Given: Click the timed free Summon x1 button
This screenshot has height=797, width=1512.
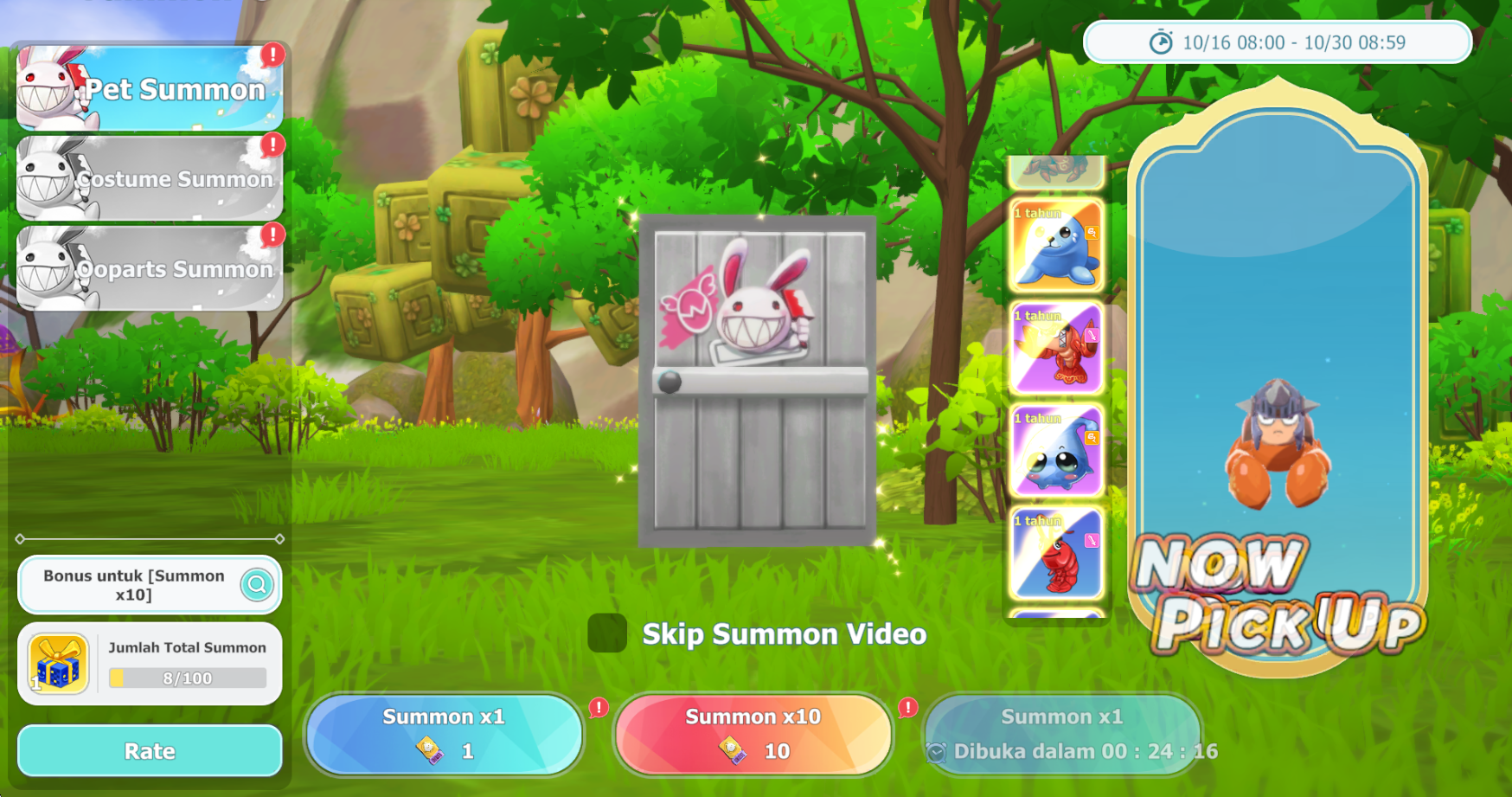Looking at the screenshot, I should pyautogui.click(x=1062, y=735).
